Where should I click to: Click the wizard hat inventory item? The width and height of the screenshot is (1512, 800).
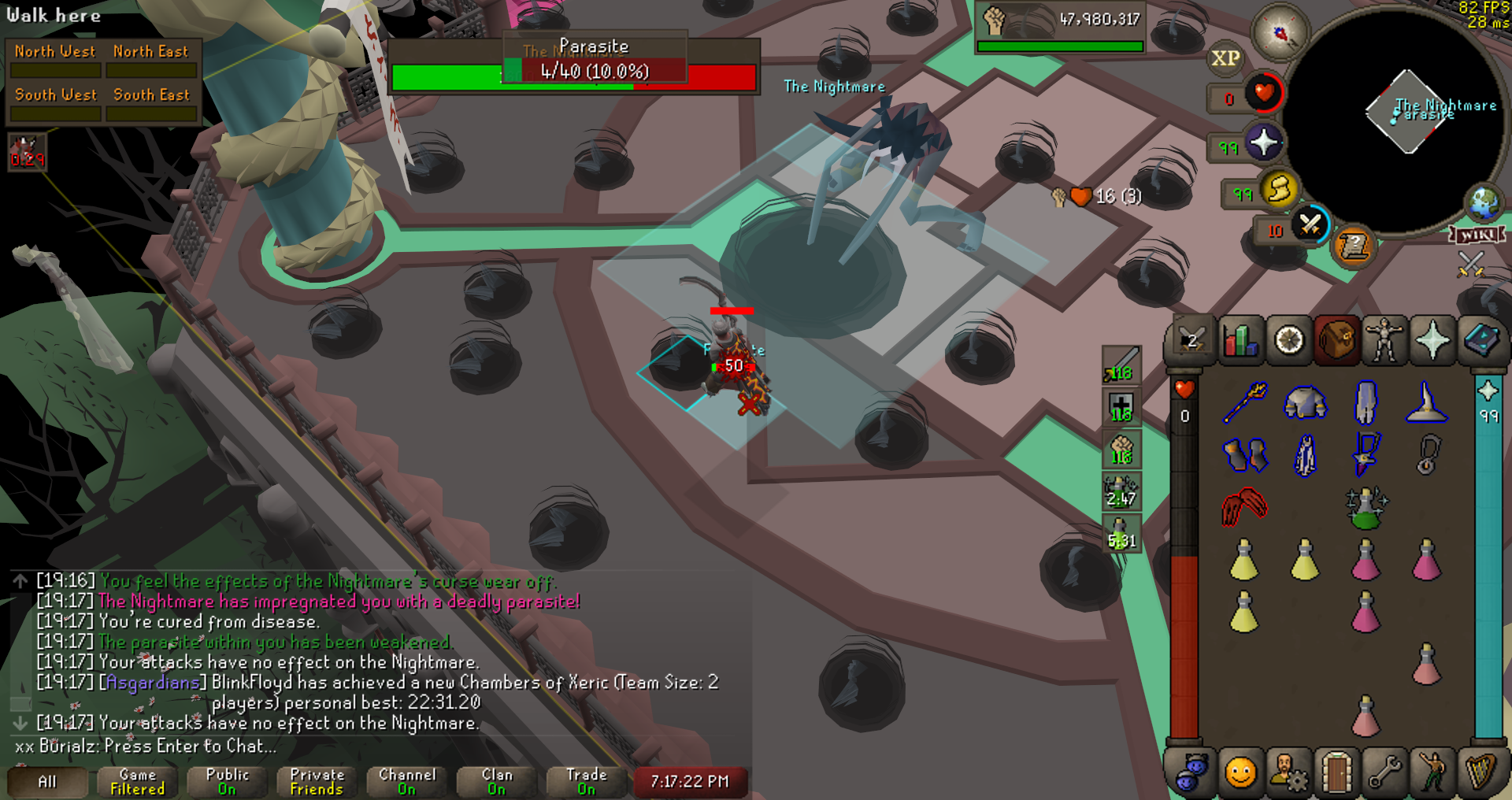click(1426, 402)
